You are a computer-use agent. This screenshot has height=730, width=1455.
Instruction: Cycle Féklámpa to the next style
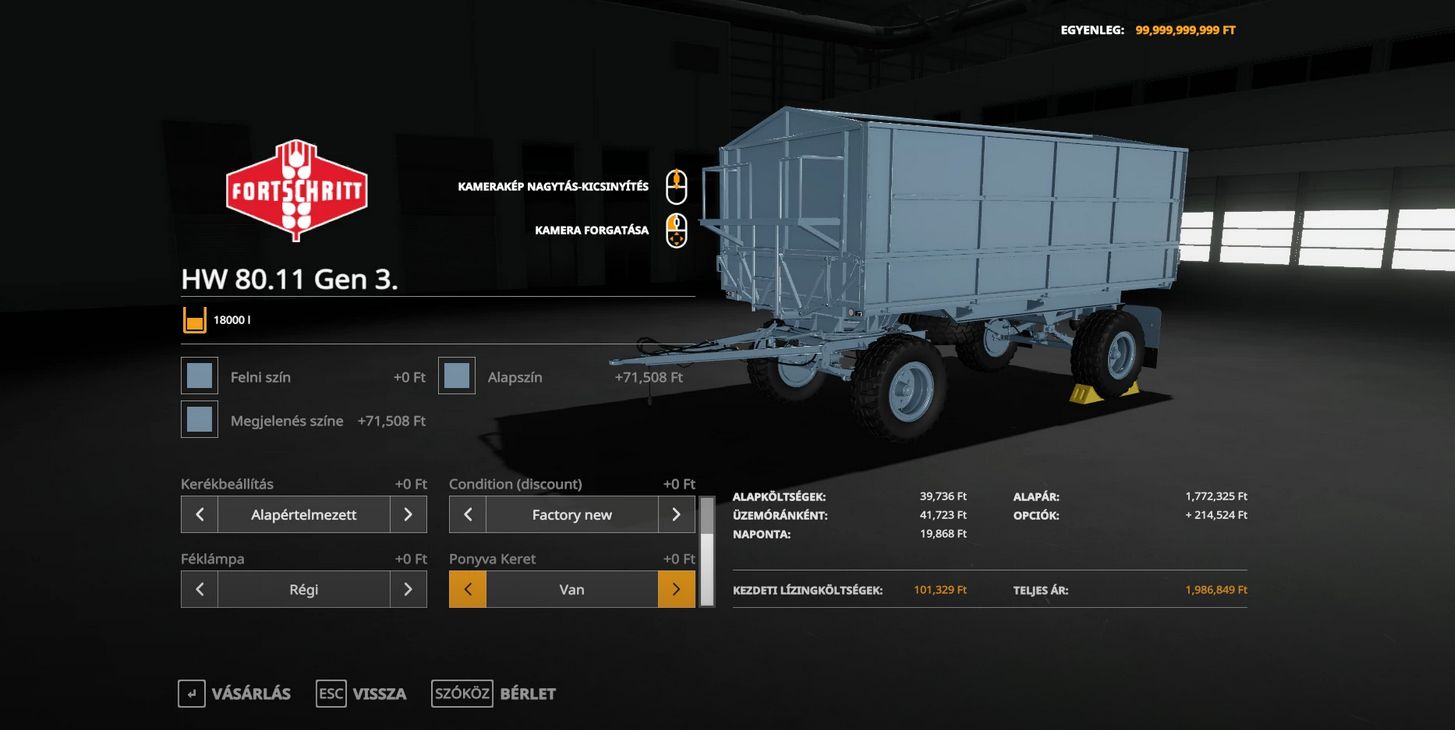click(x=408, y=590)
